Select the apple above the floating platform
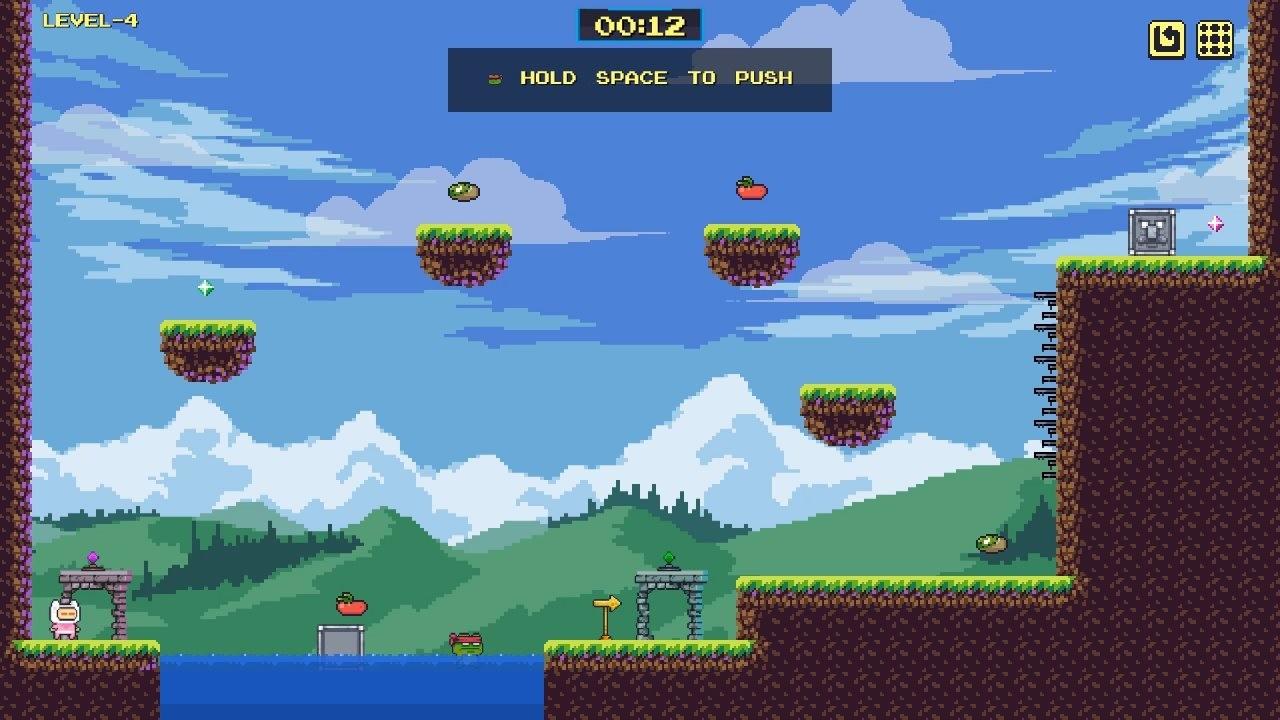Viewport: 1280px width, 720px height. (x=751, y=187)
